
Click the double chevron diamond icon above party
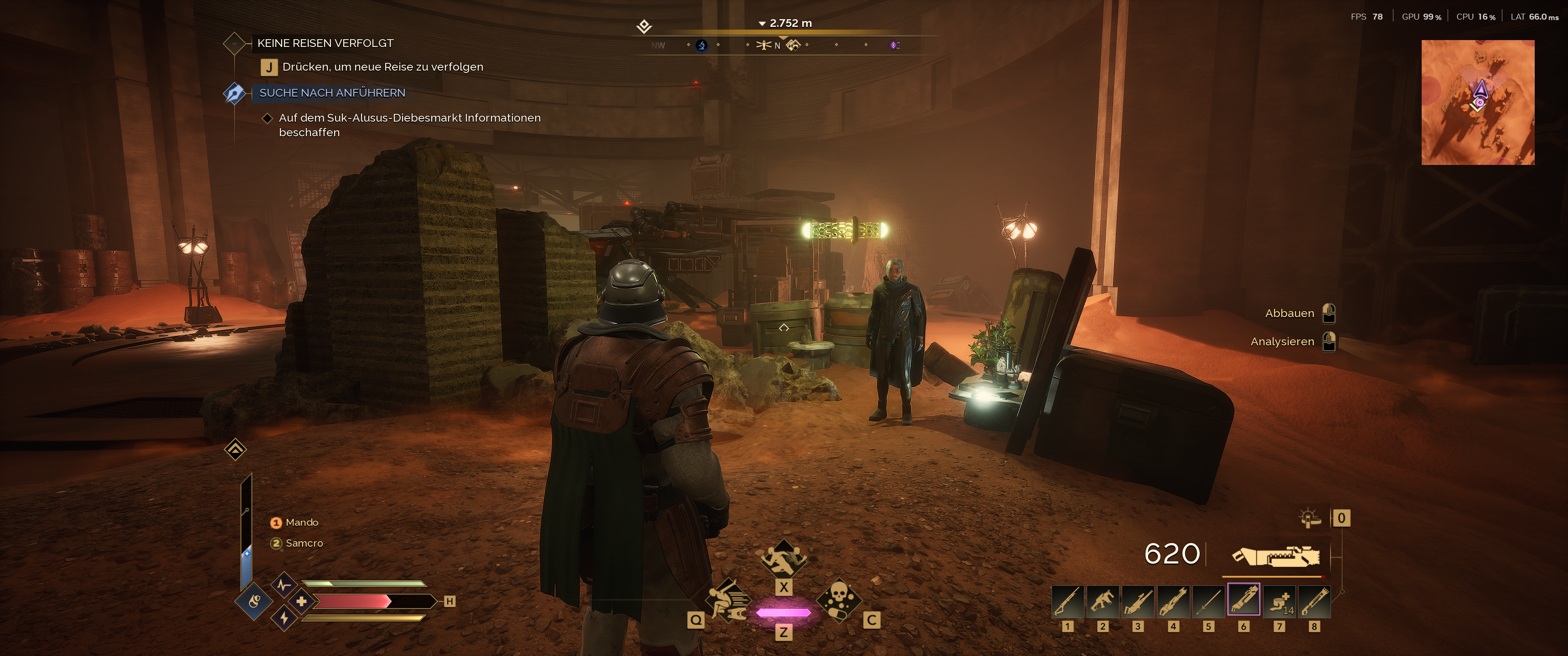[x=236, y=450]
